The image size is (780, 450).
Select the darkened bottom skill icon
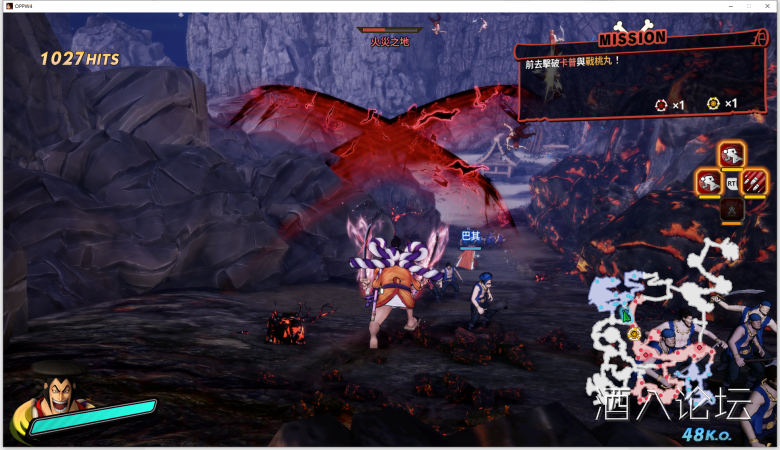point(731,209)
